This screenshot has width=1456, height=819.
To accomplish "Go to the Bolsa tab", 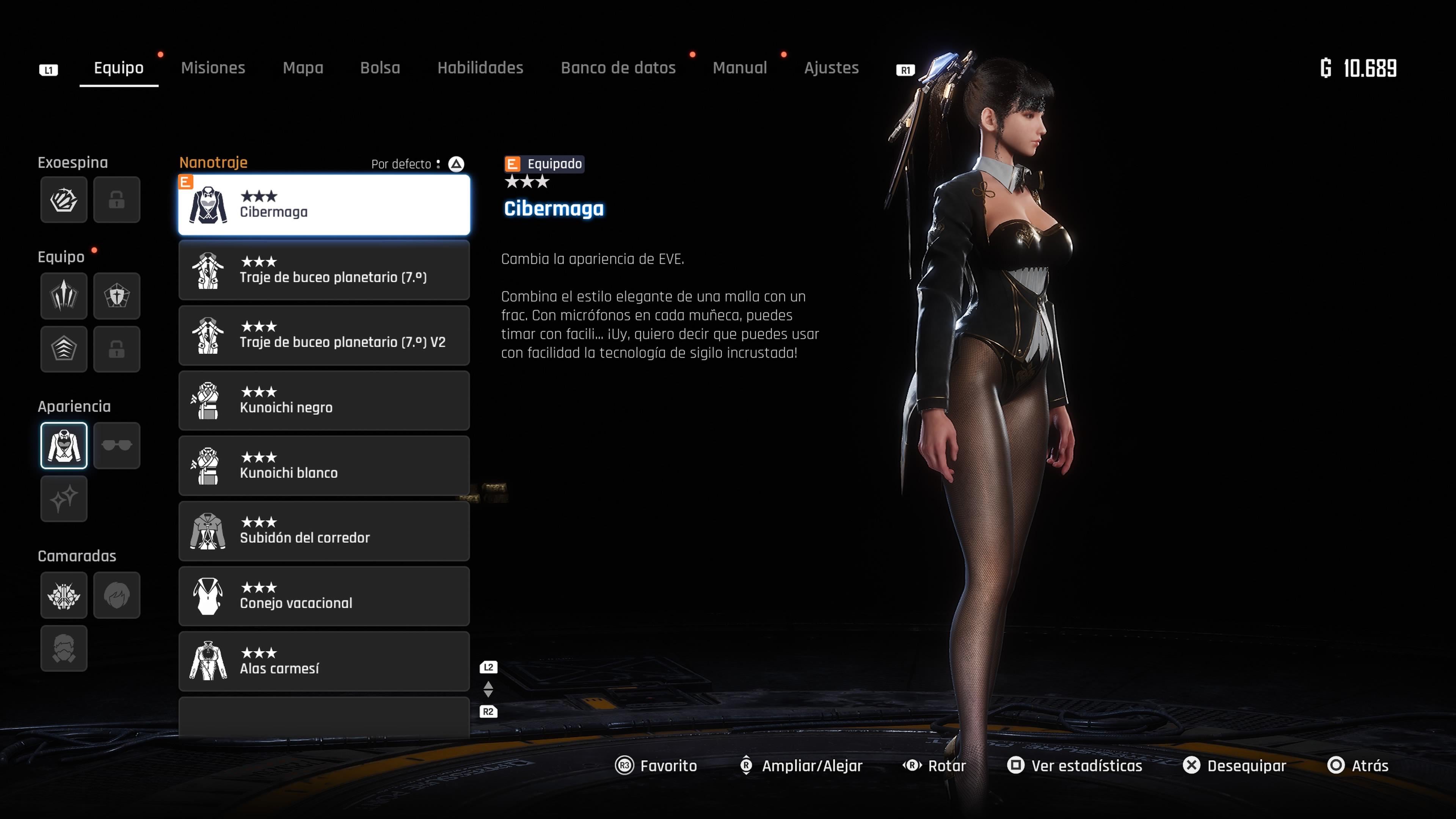I will coord(380,68).
